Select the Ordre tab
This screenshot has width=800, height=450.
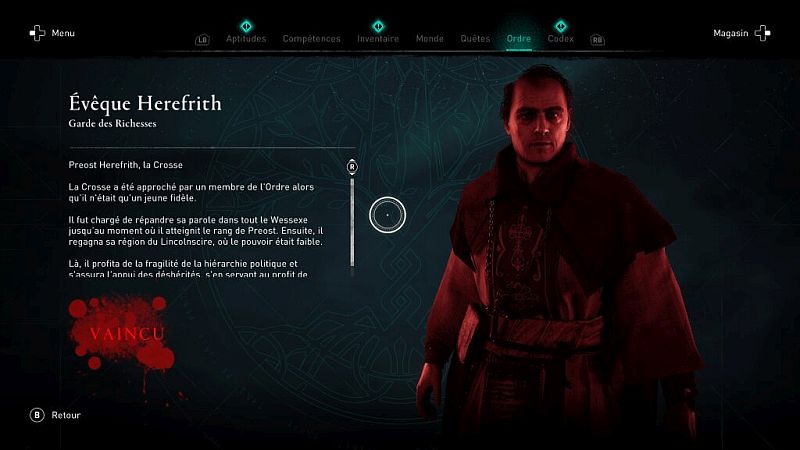pos(519,39)
